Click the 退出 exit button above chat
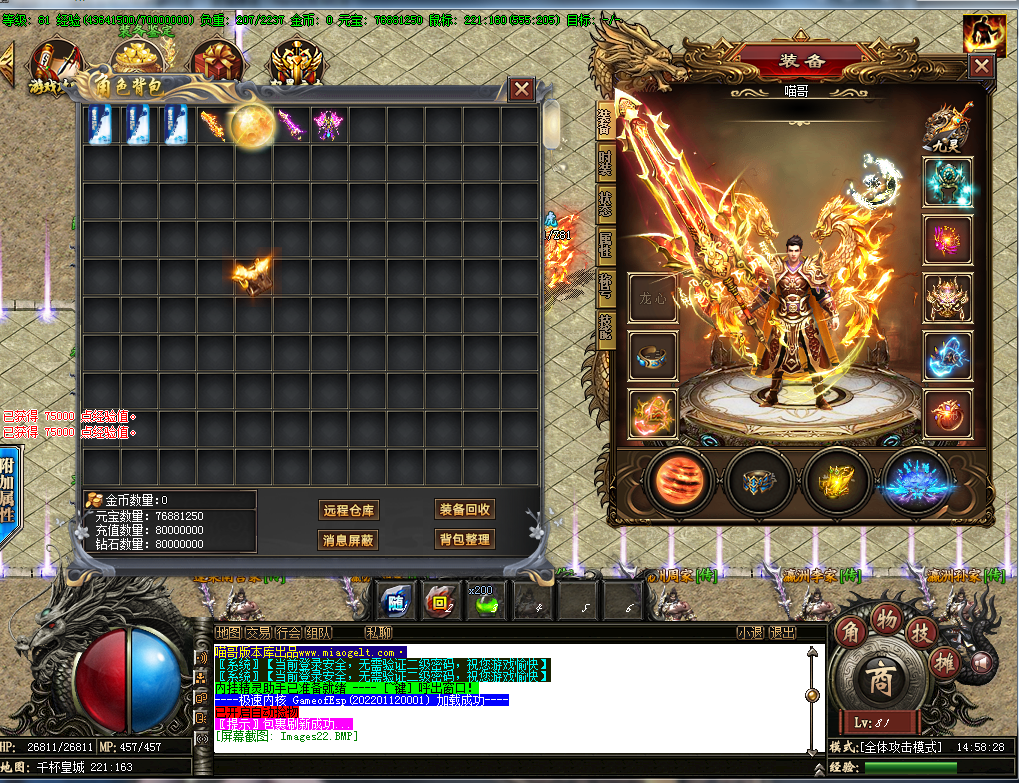1019x783 pixels. [783, 632]
